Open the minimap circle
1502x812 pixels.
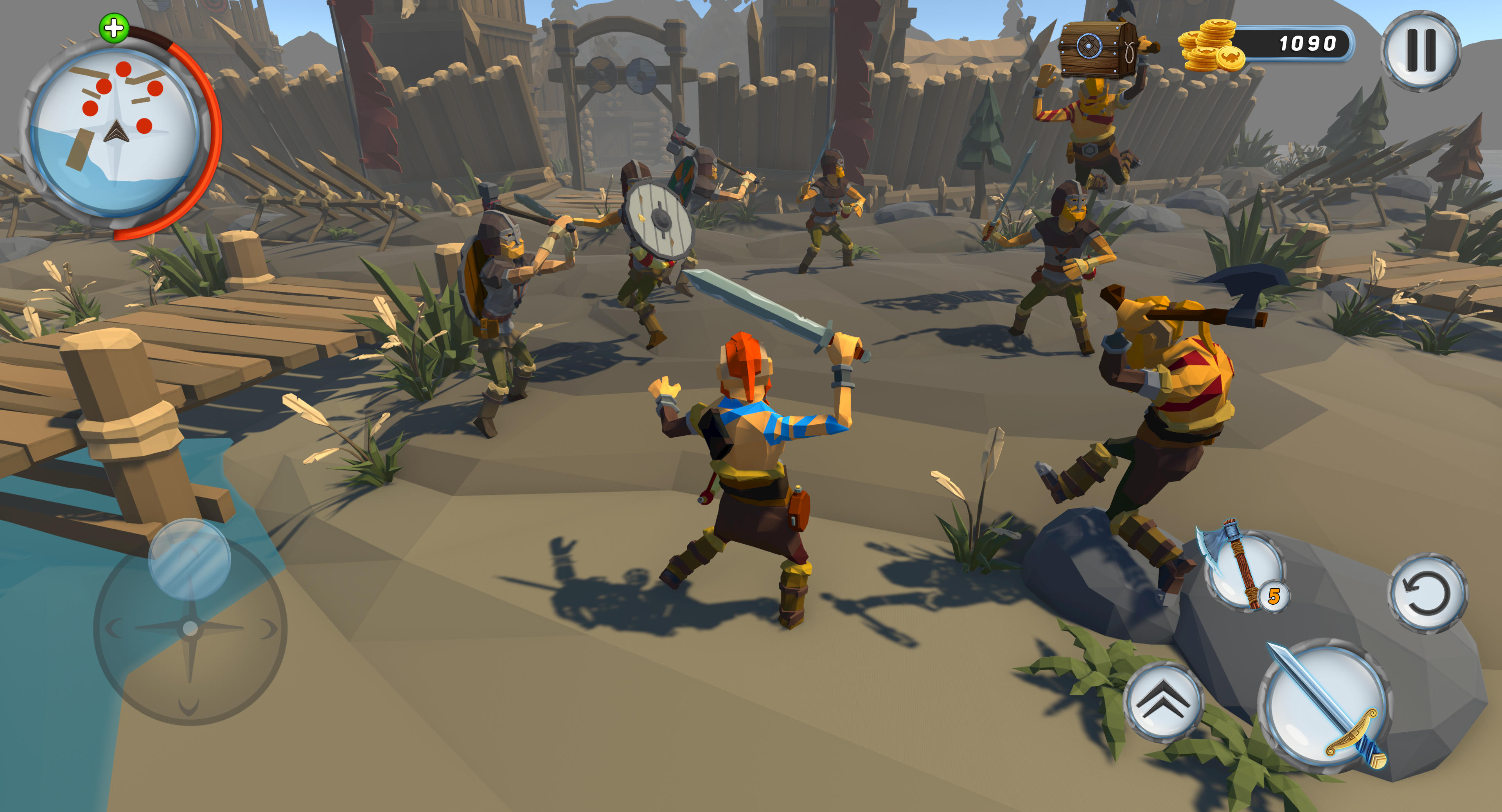tap(117, 131)
